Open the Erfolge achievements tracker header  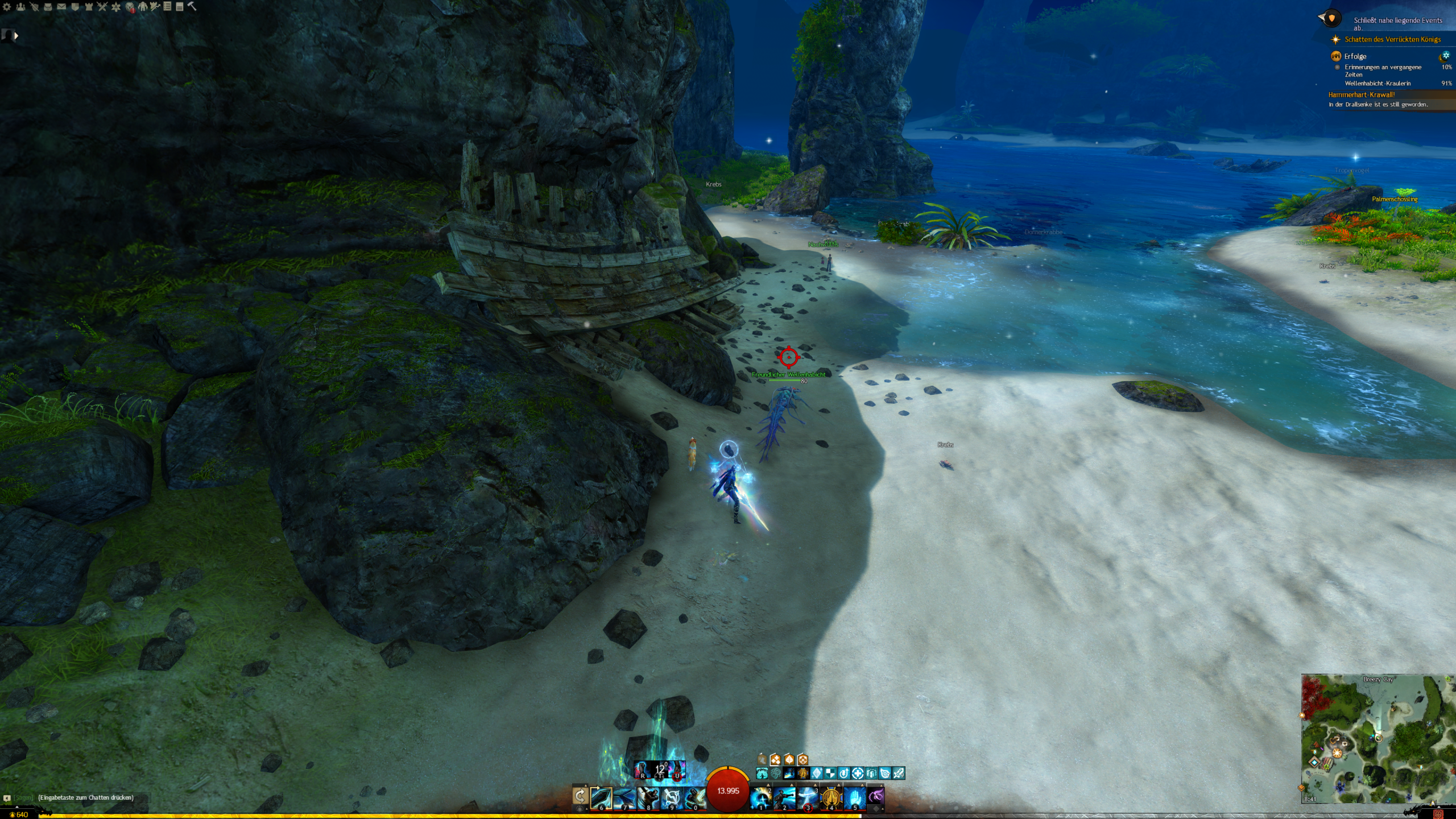(x=1355, y=56)
